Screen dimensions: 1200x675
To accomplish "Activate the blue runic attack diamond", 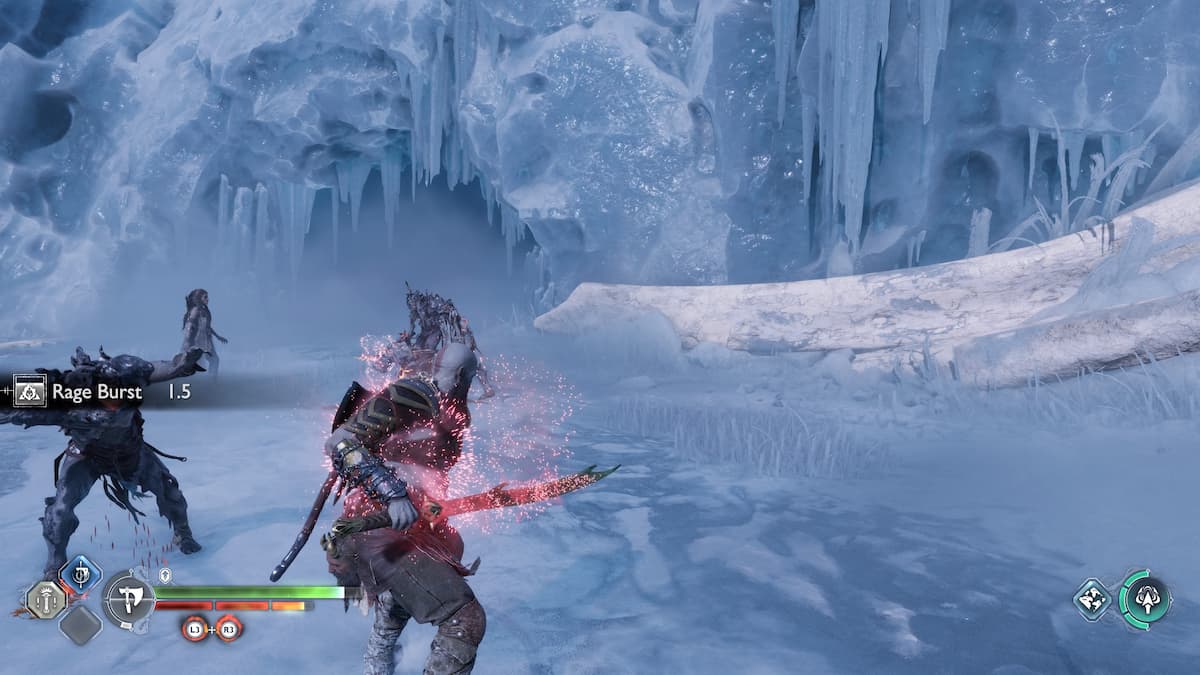I will click(x=80, y=575).
